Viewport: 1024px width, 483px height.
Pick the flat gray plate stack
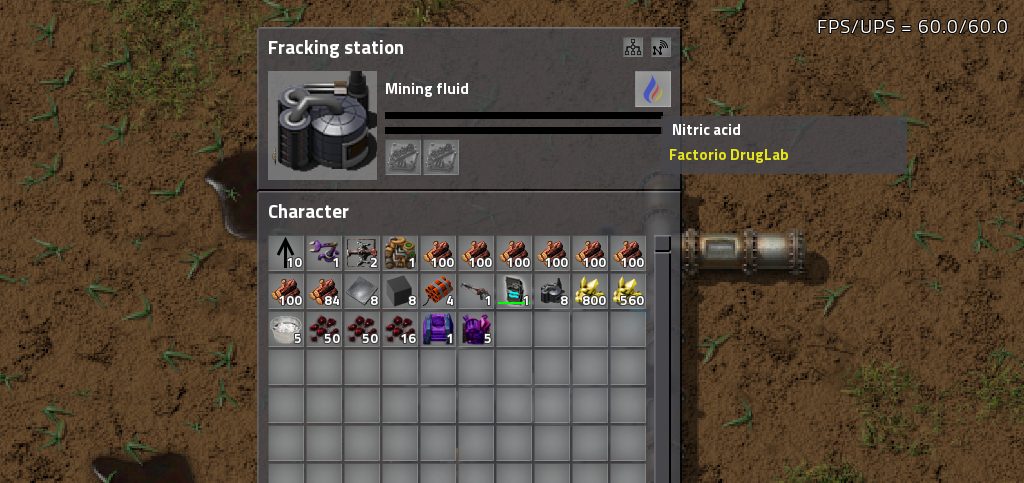(x=362, y=290)
